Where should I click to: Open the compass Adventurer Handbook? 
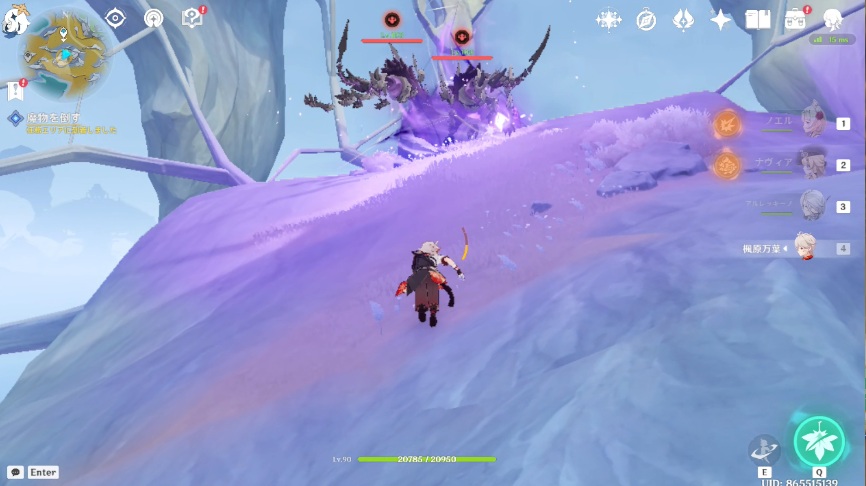[646, 19]
